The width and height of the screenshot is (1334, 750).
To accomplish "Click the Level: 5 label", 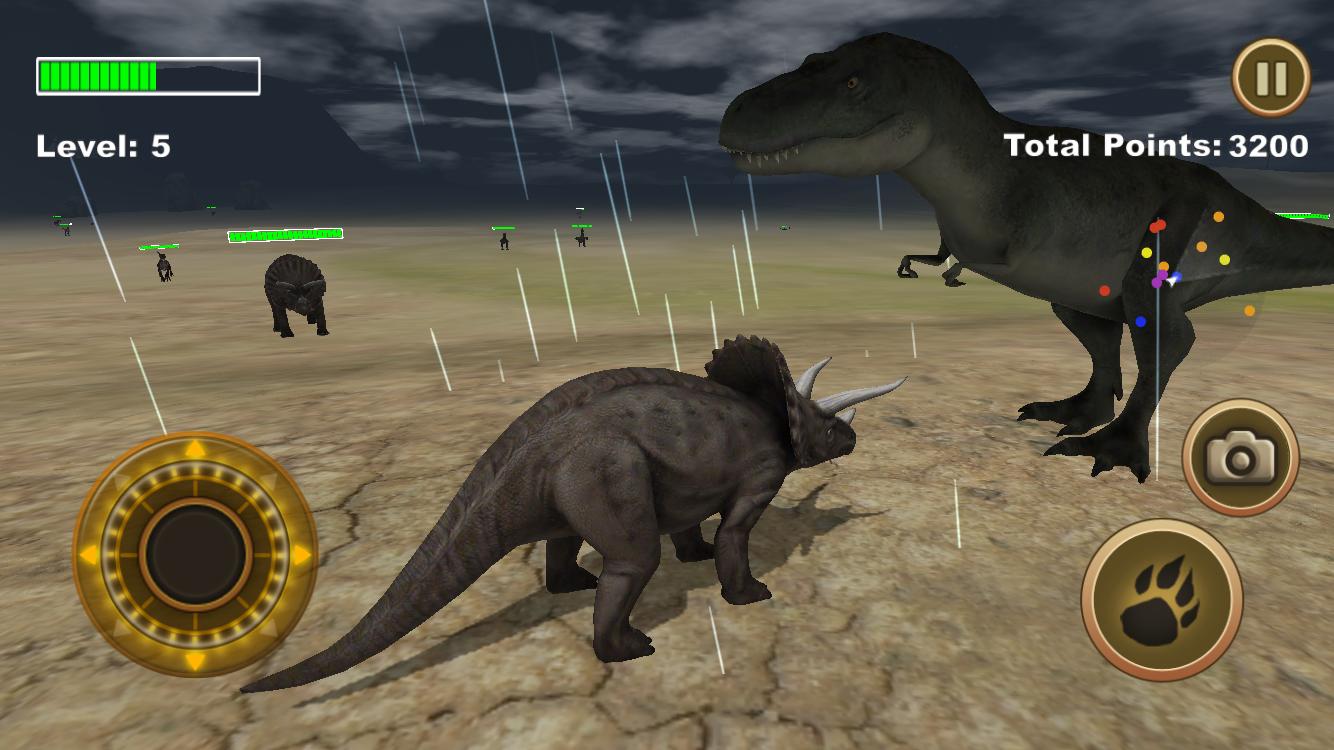I will 103,145.
